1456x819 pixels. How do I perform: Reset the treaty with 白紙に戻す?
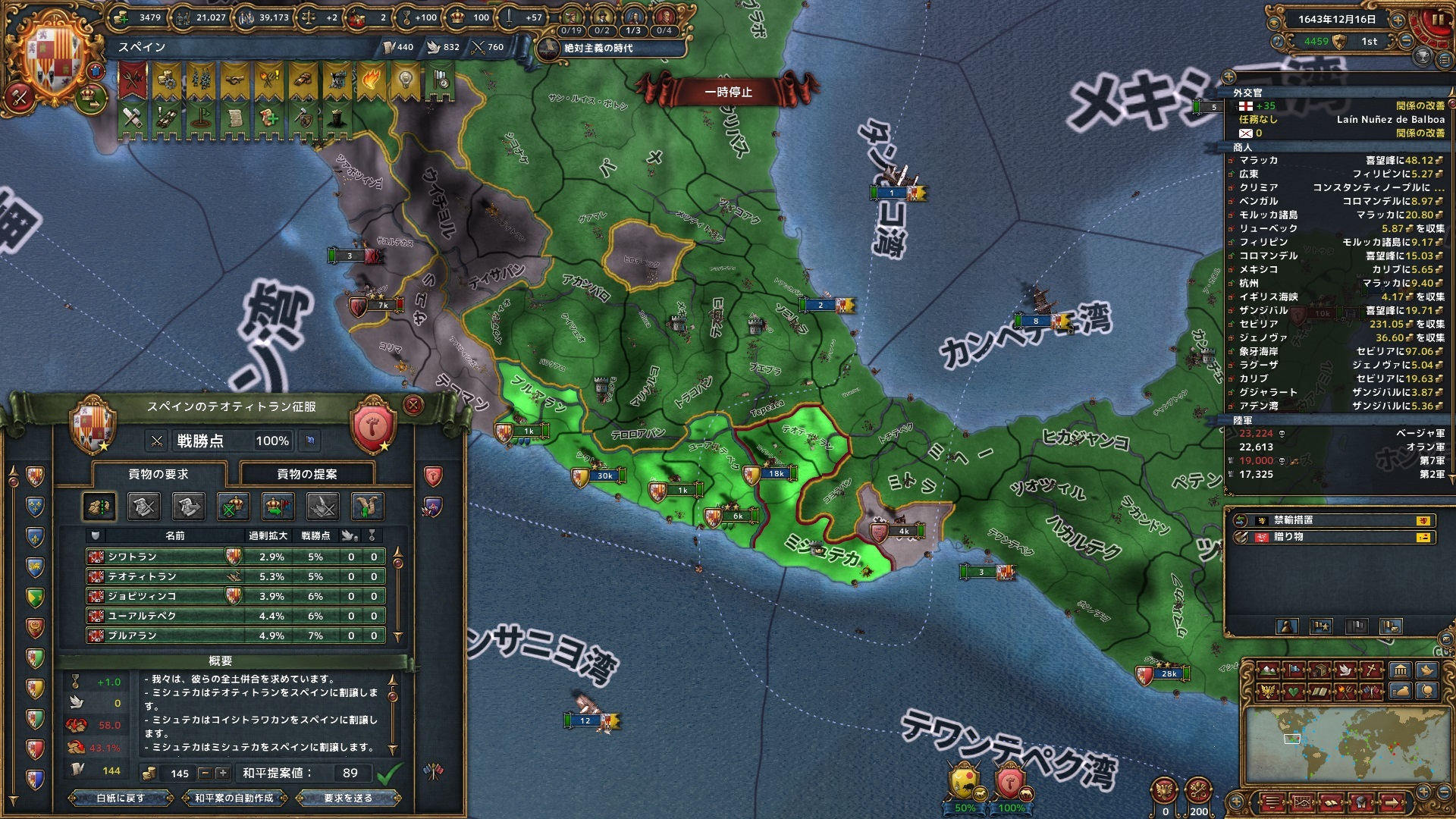[x=121, y=798]
